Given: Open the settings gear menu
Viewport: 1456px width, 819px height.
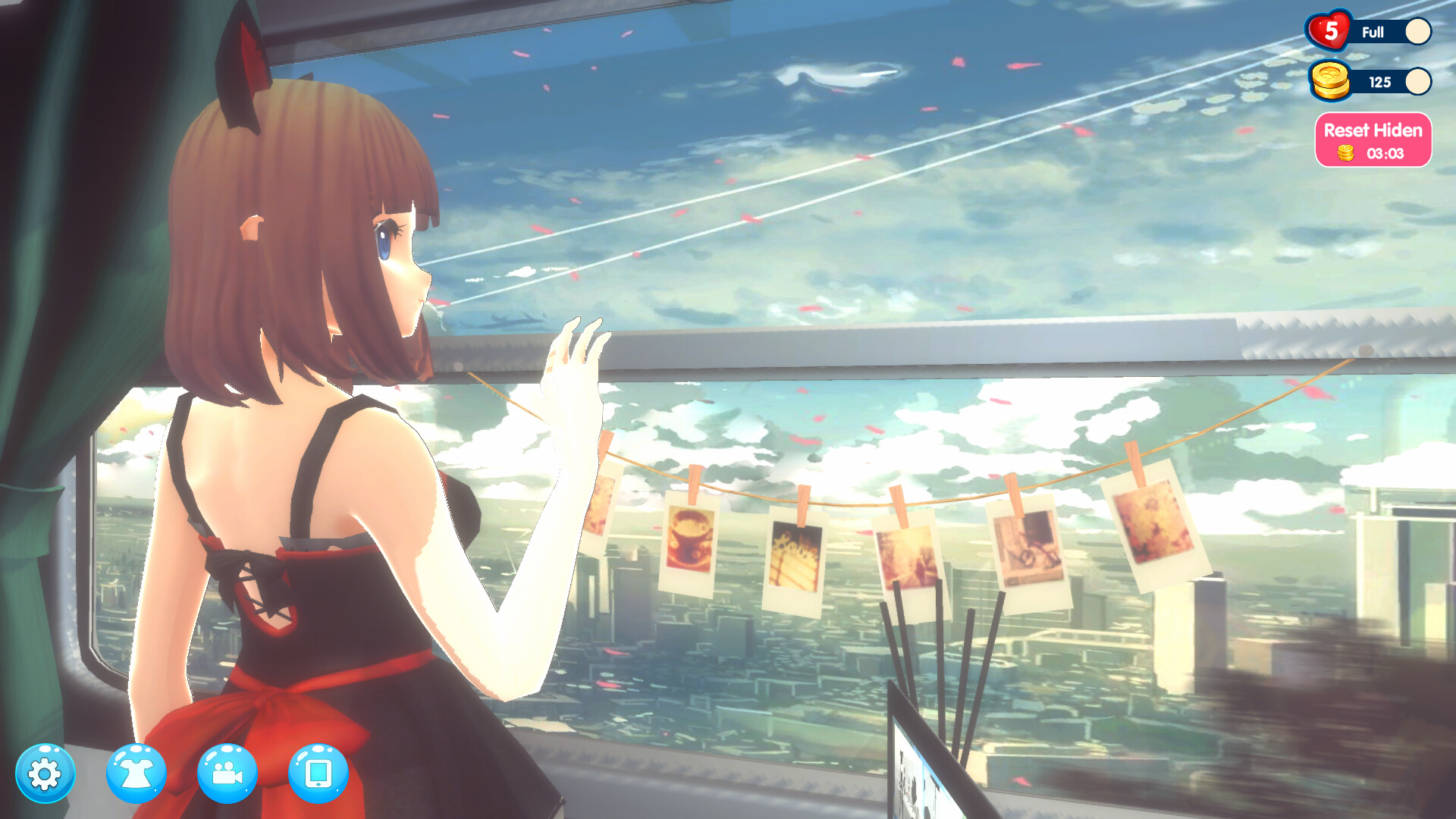Looking at the screenshot, I should 45,772.
